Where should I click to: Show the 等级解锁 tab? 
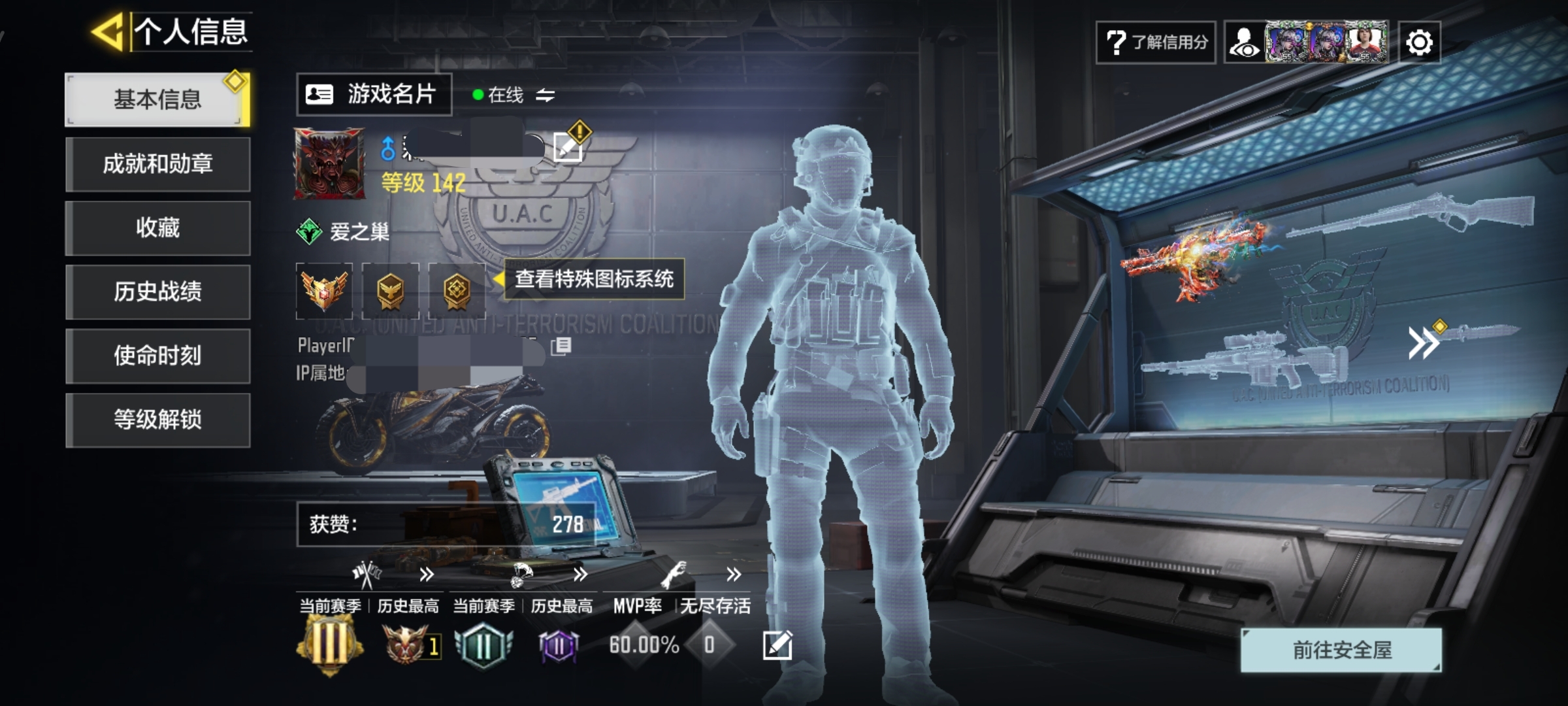point(157,420)
